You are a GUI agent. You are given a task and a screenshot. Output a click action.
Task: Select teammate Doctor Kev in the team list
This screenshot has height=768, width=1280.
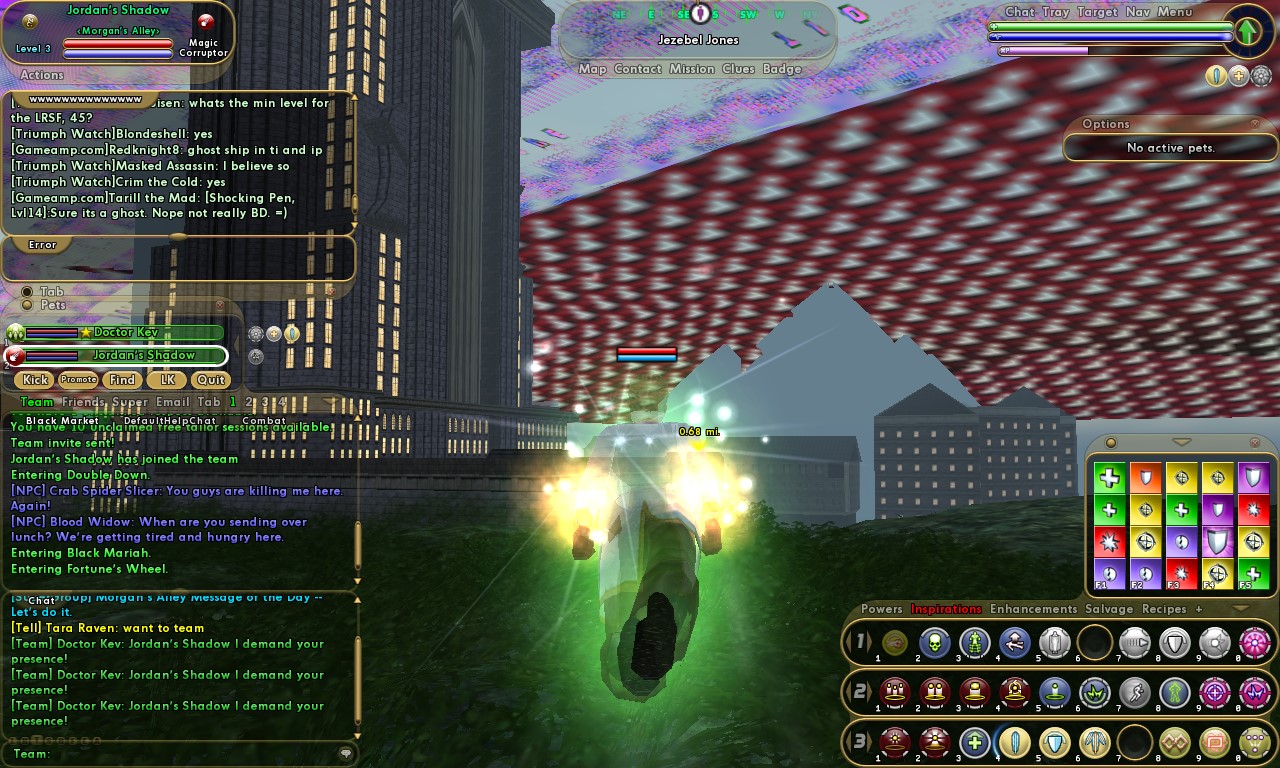[125, 332]
